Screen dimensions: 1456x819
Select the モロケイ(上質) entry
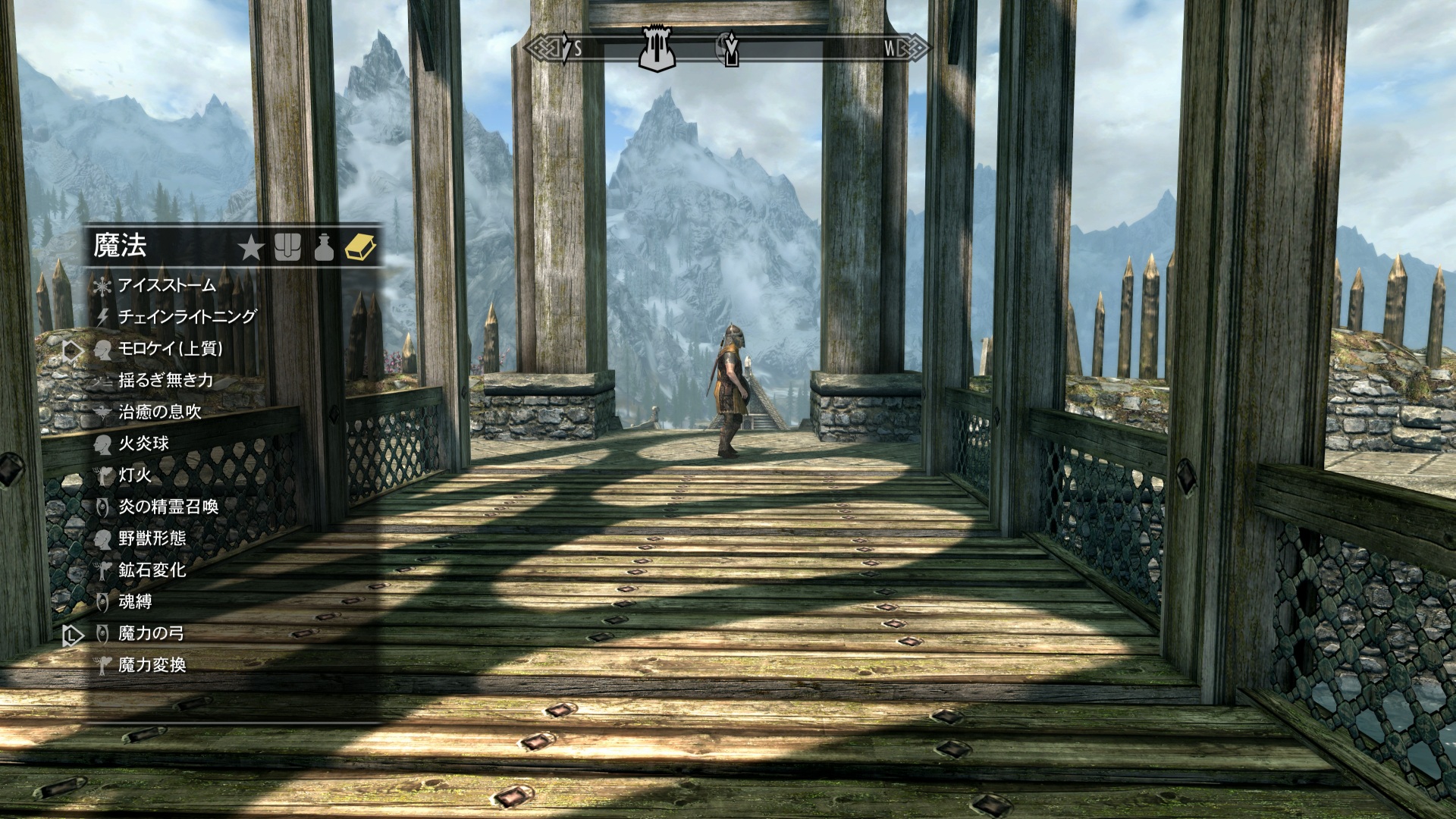(170, 349)
